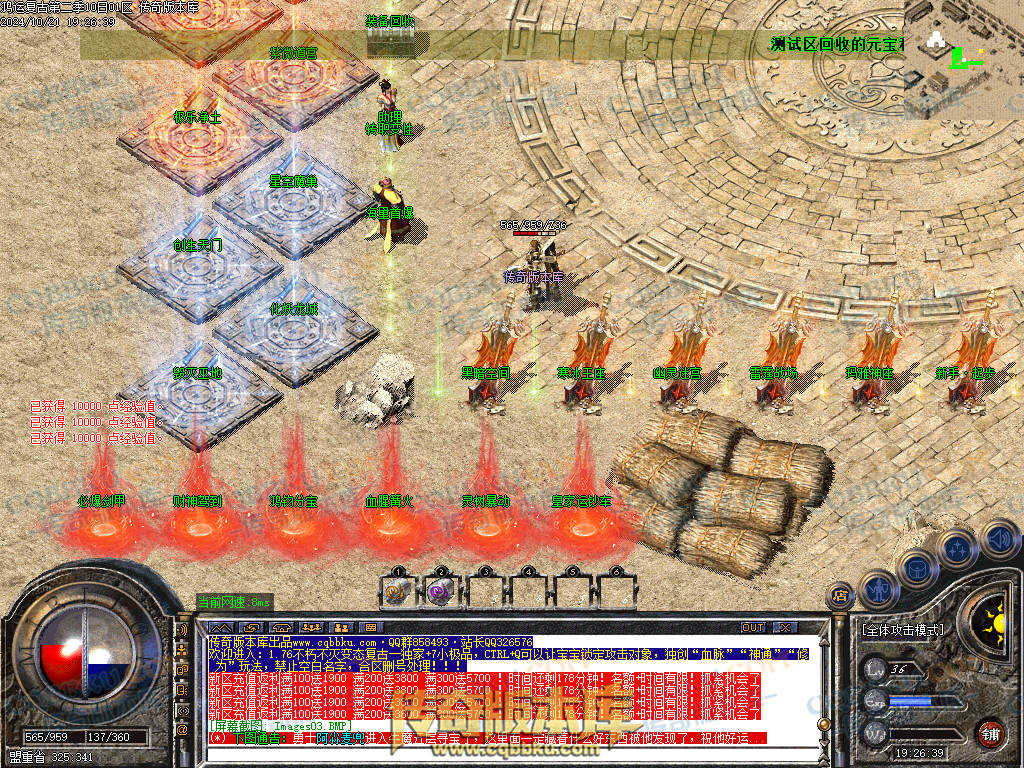Toggle the top sound-wave chat channel button
This screenshot has height=768, width=1024.
182,632
